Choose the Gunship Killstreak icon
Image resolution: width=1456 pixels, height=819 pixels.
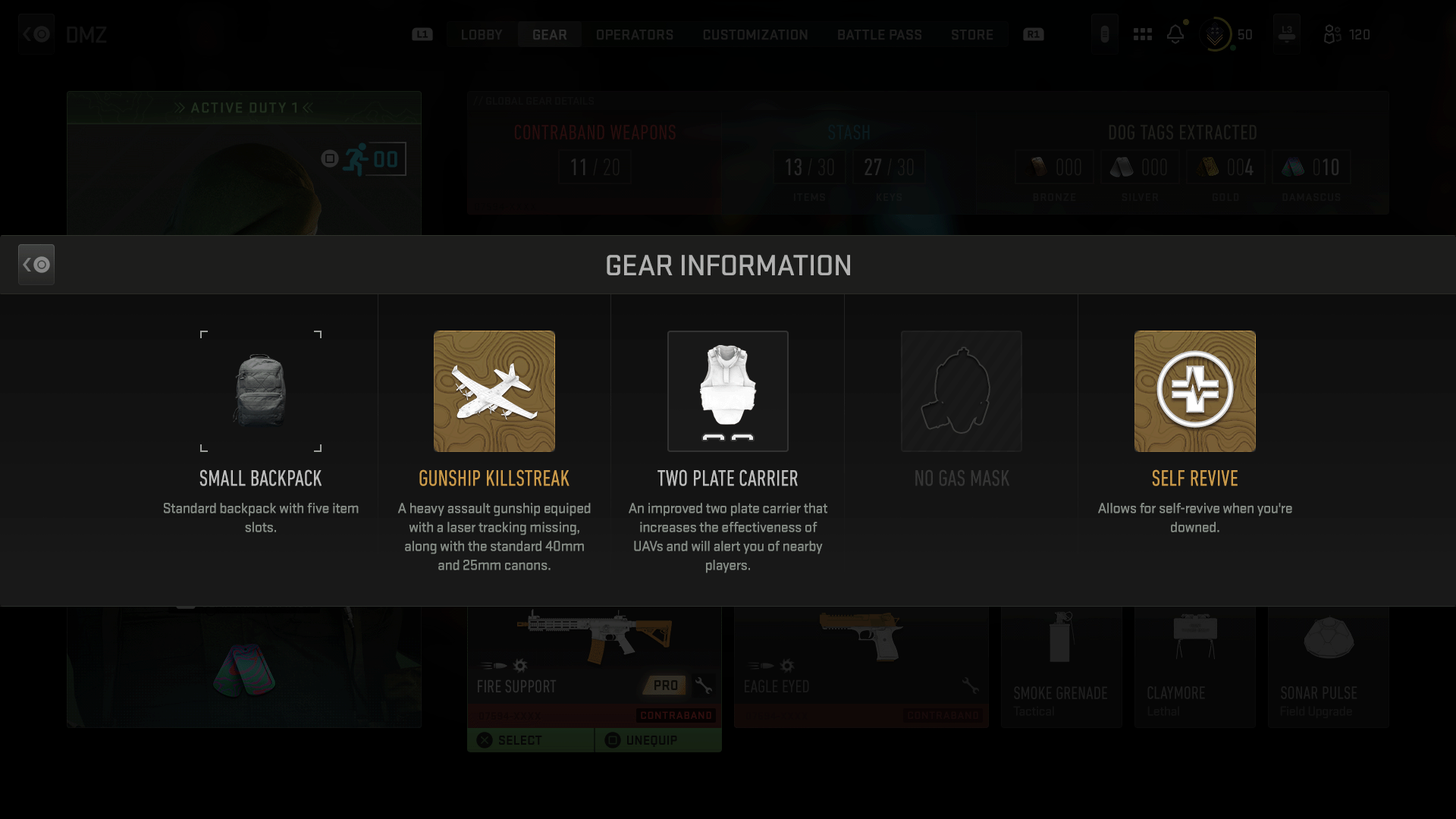(494, 391)
